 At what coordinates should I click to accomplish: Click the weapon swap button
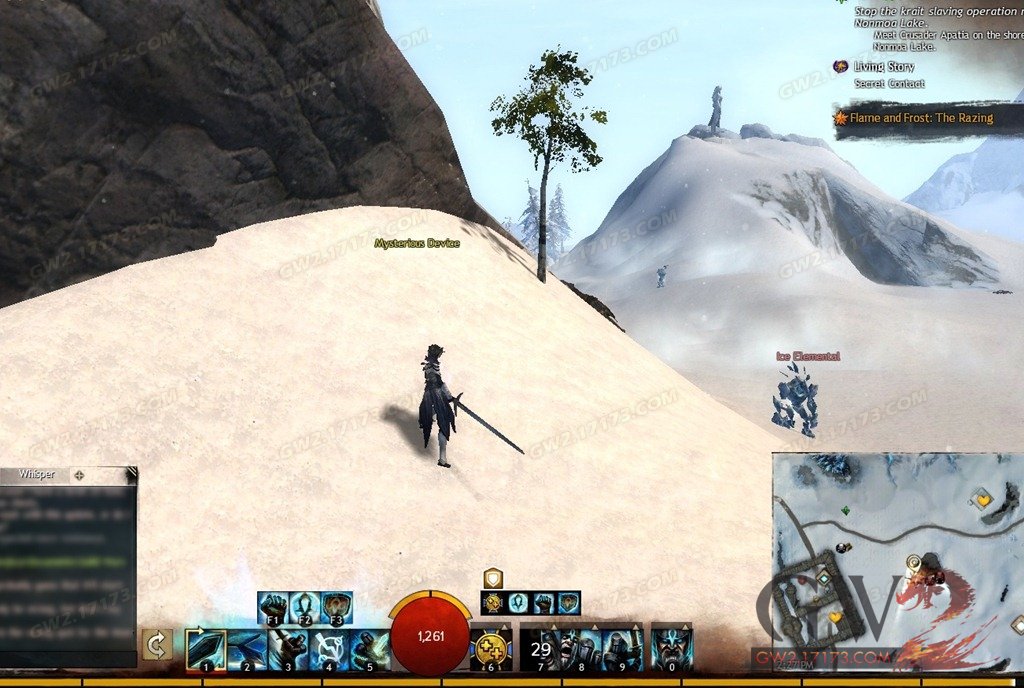point(157,646)
